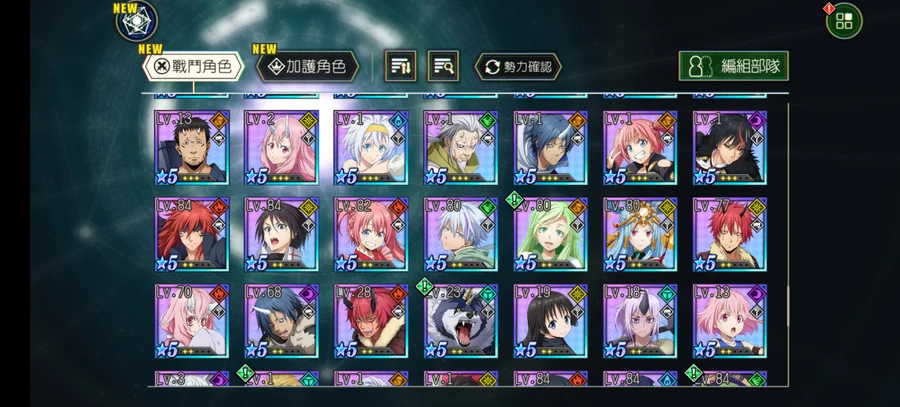This screenshot has width=900, height=407.
Task: Open the green grid menu icon
Action: point(844,20)
